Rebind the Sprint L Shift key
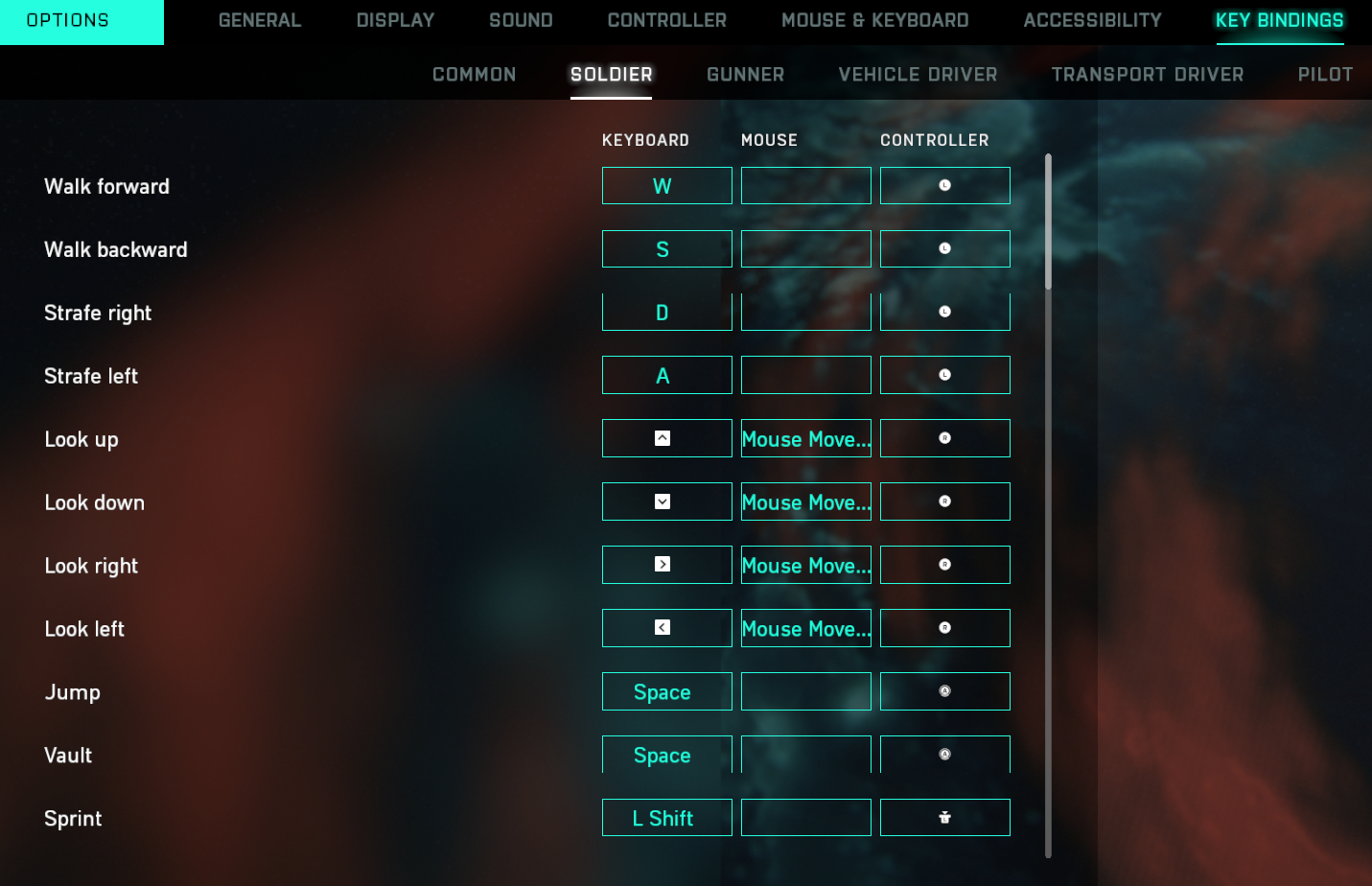 coord(666,818)
